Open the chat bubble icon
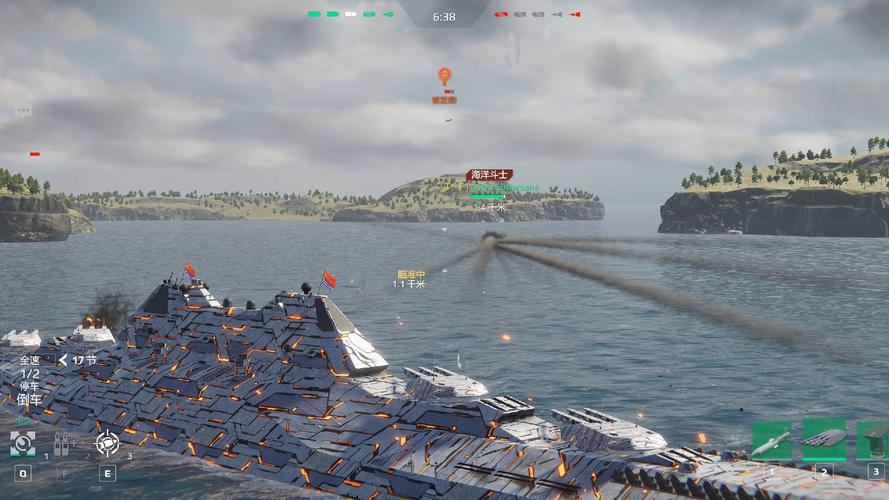Image resolution: width=889 pixels, height=500 pixels. 23,111
